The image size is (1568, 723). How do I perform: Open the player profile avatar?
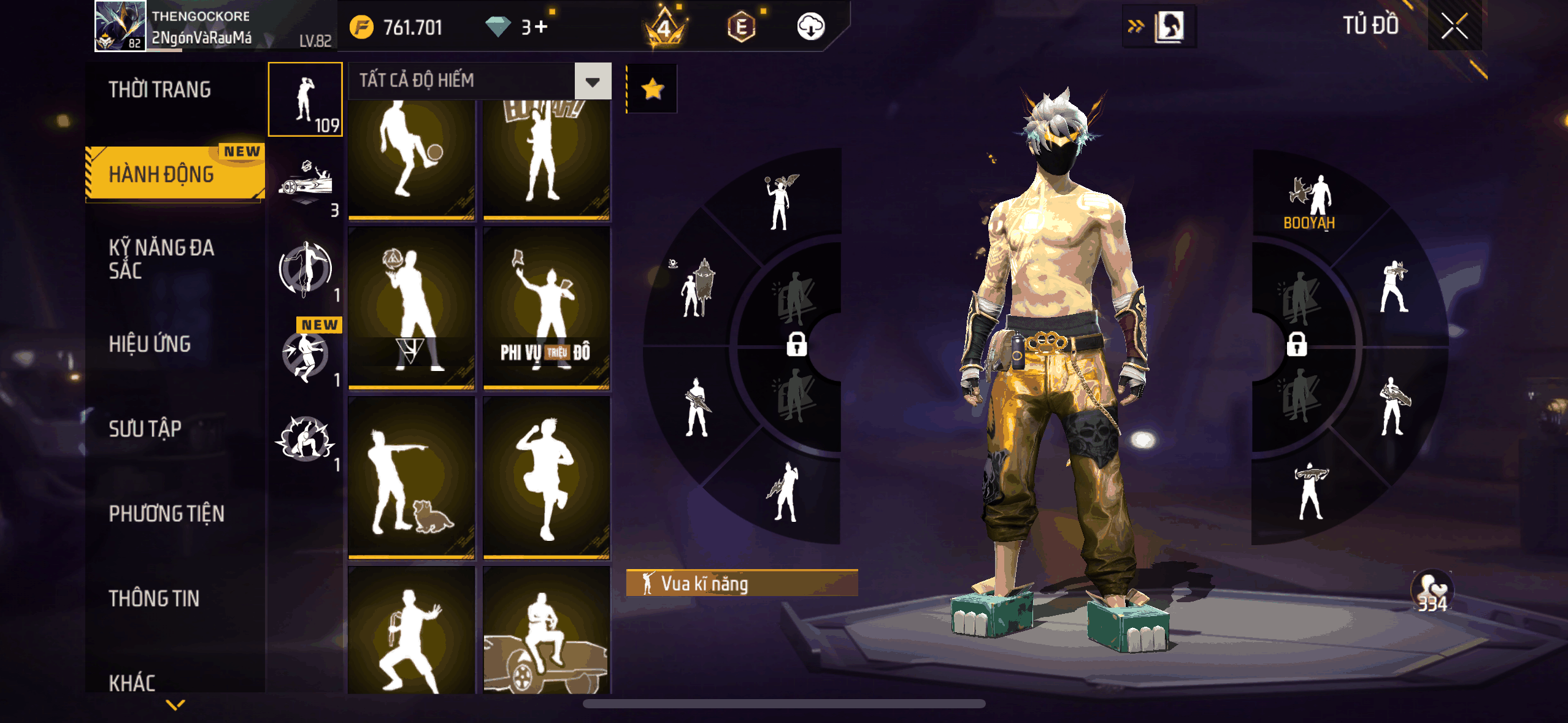pos(120,26)
